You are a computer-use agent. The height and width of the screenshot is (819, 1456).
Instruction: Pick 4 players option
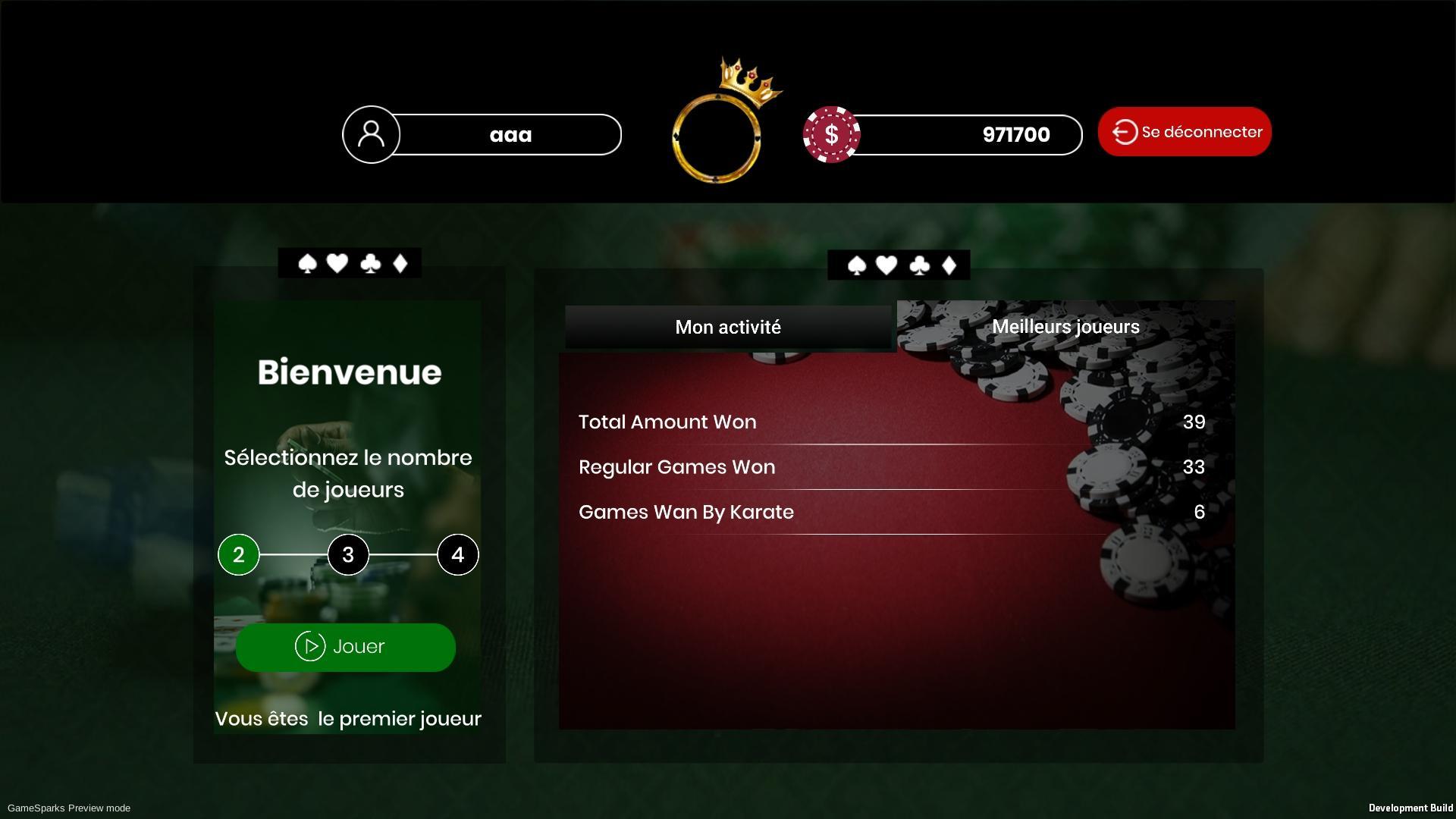point(457,554)
